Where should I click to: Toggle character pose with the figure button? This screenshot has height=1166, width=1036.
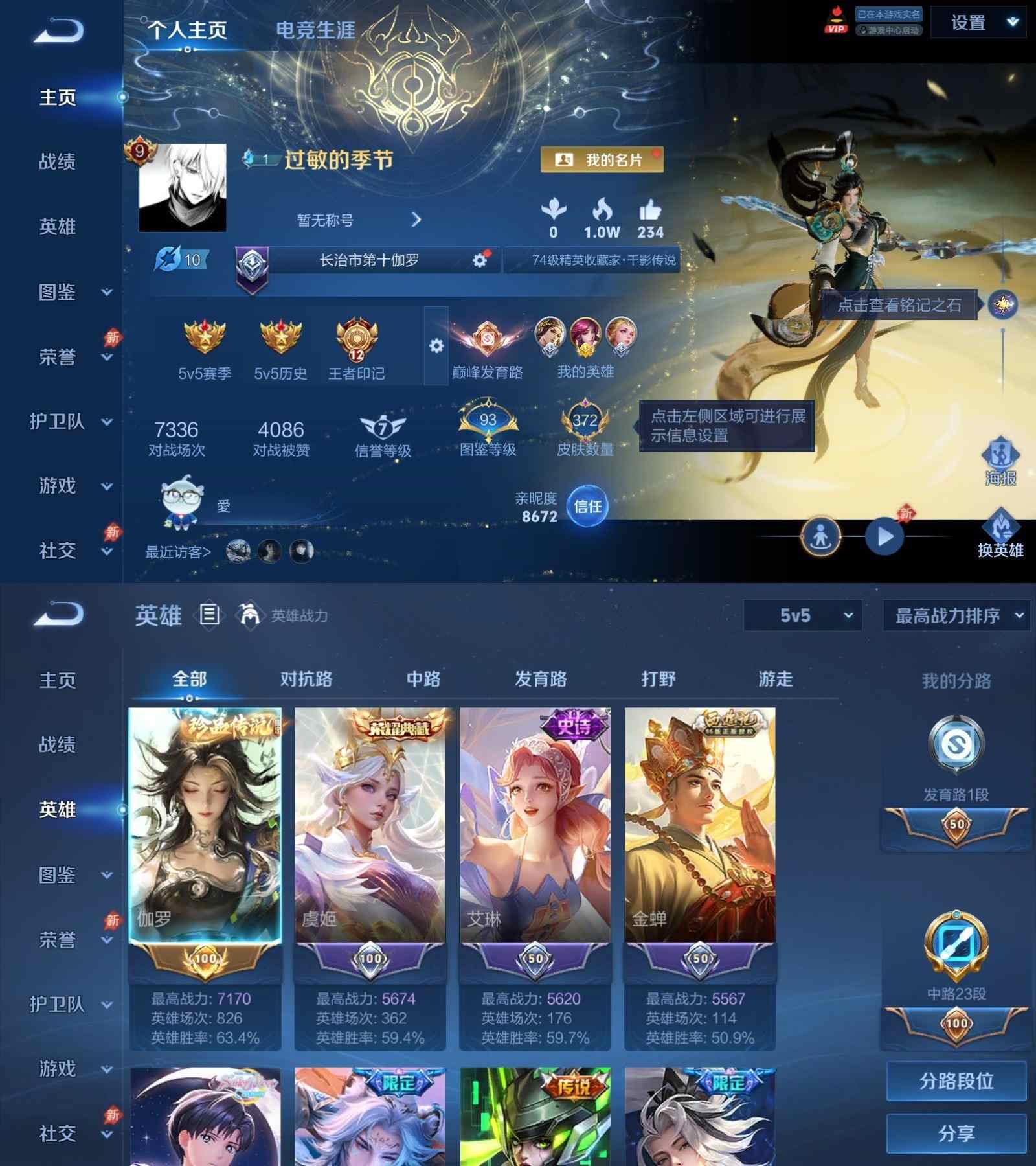point(820,535)
